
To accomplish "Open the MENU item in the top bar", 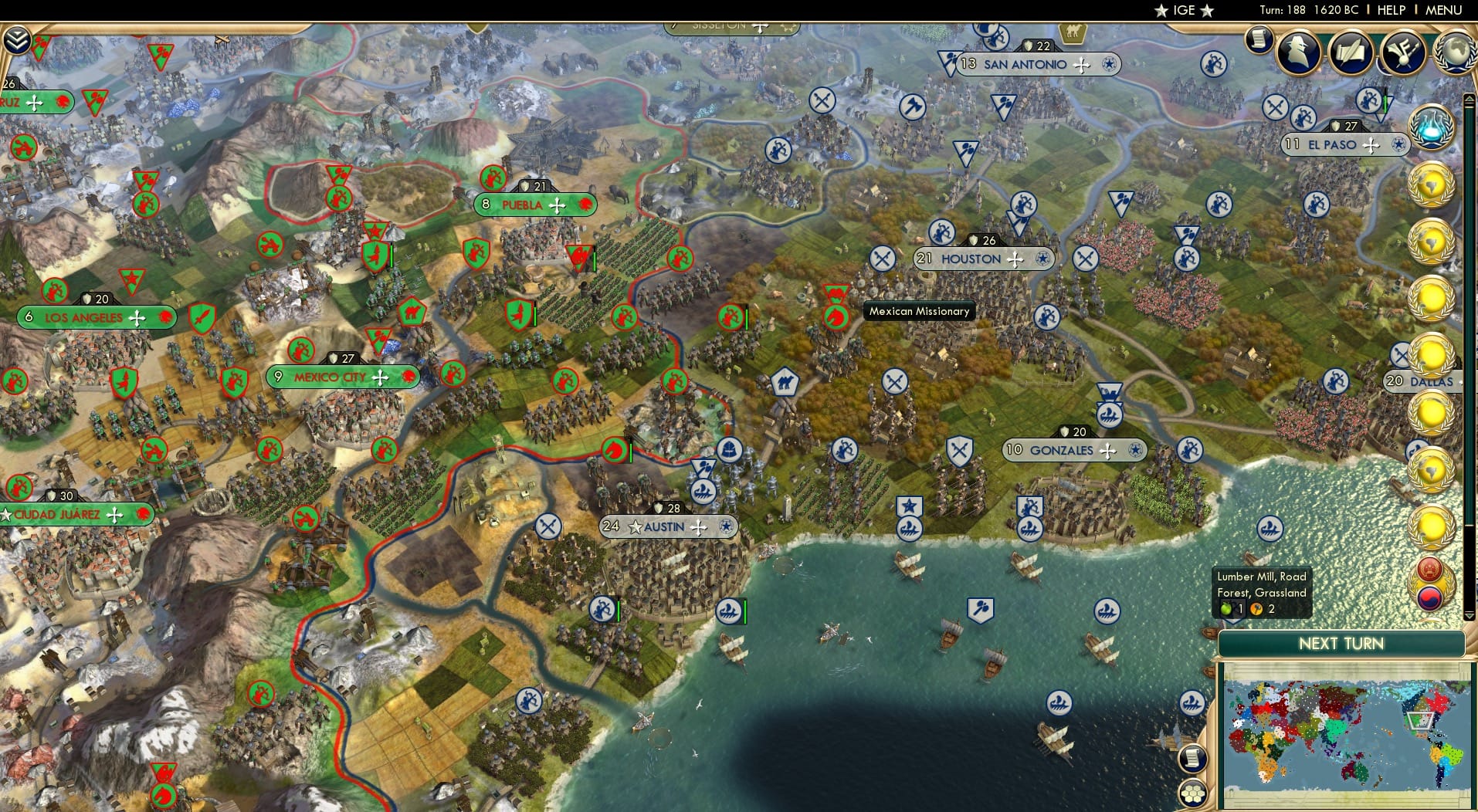I will (x=1443, y=10).
